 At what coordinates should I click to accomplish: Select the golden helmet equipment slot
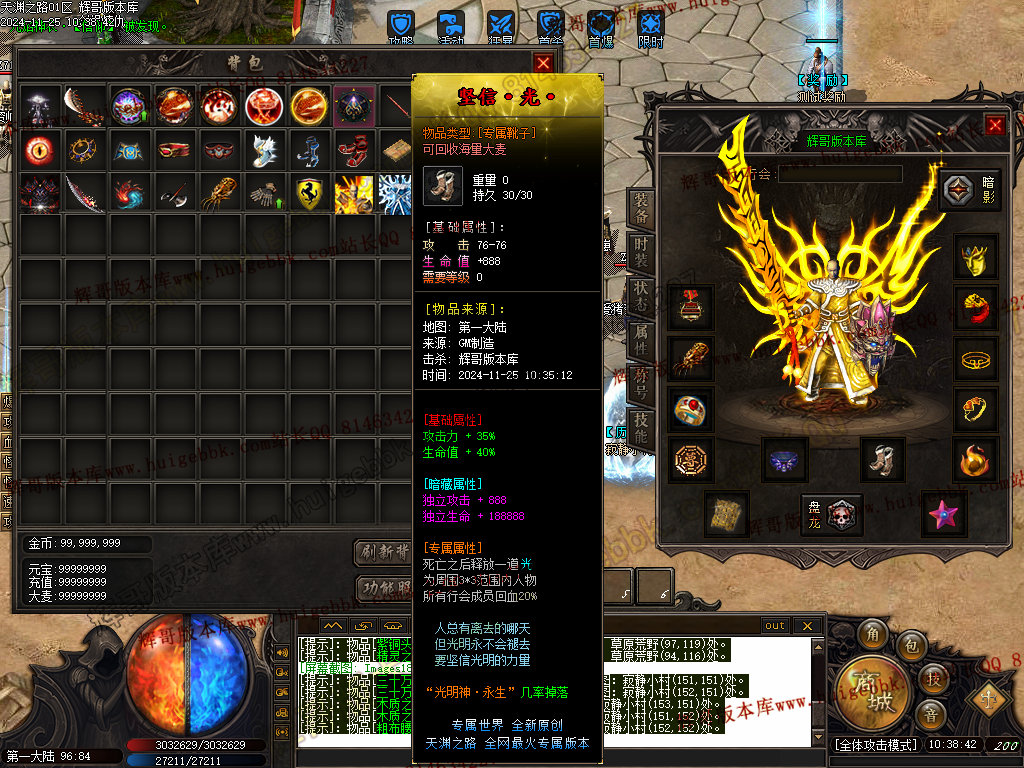click(976, 257)
